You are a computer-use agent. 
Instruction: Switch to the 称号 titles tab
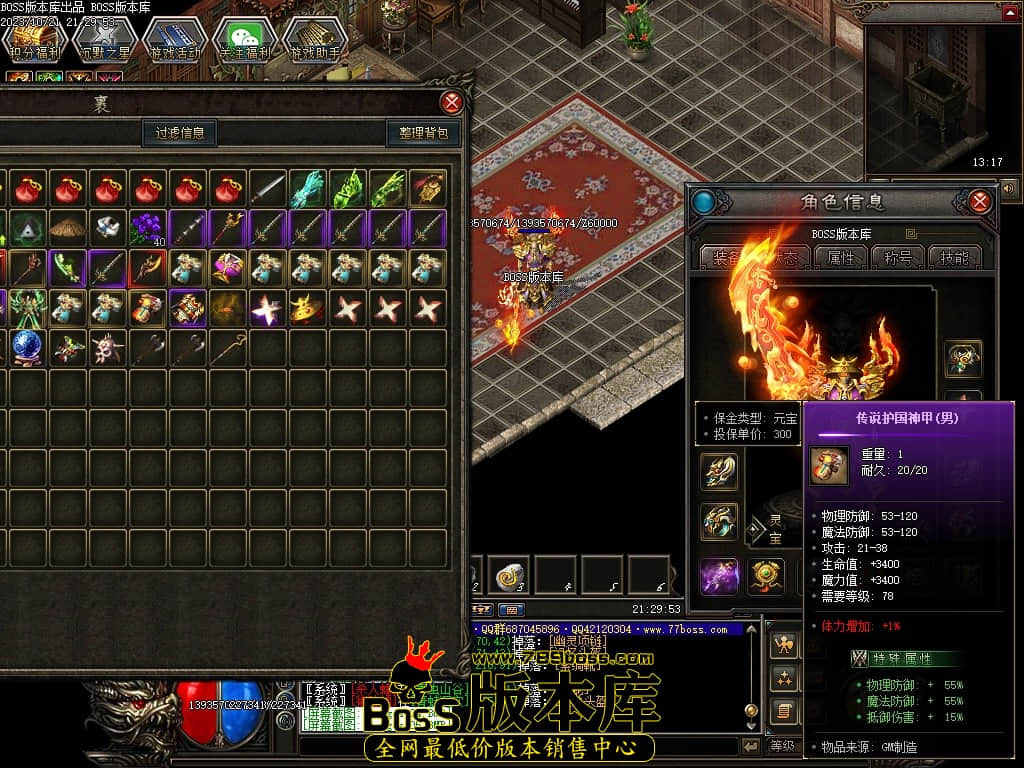pyautogui.click(x=898, y=257)
